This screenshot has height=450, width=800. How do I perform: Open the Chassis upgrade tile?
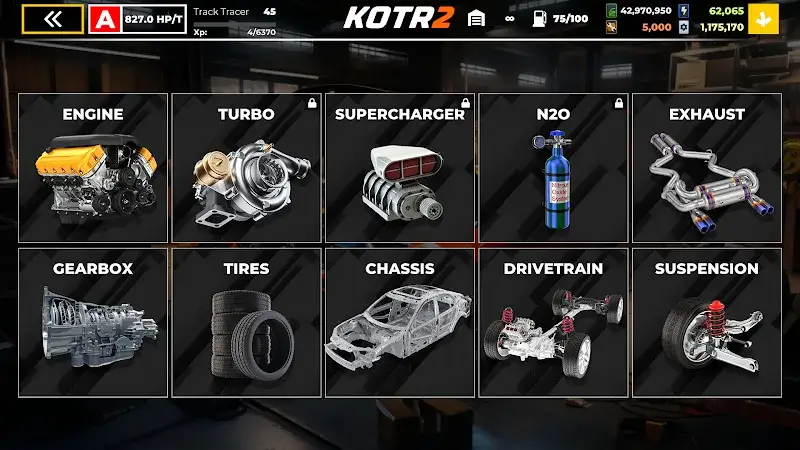coord(400,322)
